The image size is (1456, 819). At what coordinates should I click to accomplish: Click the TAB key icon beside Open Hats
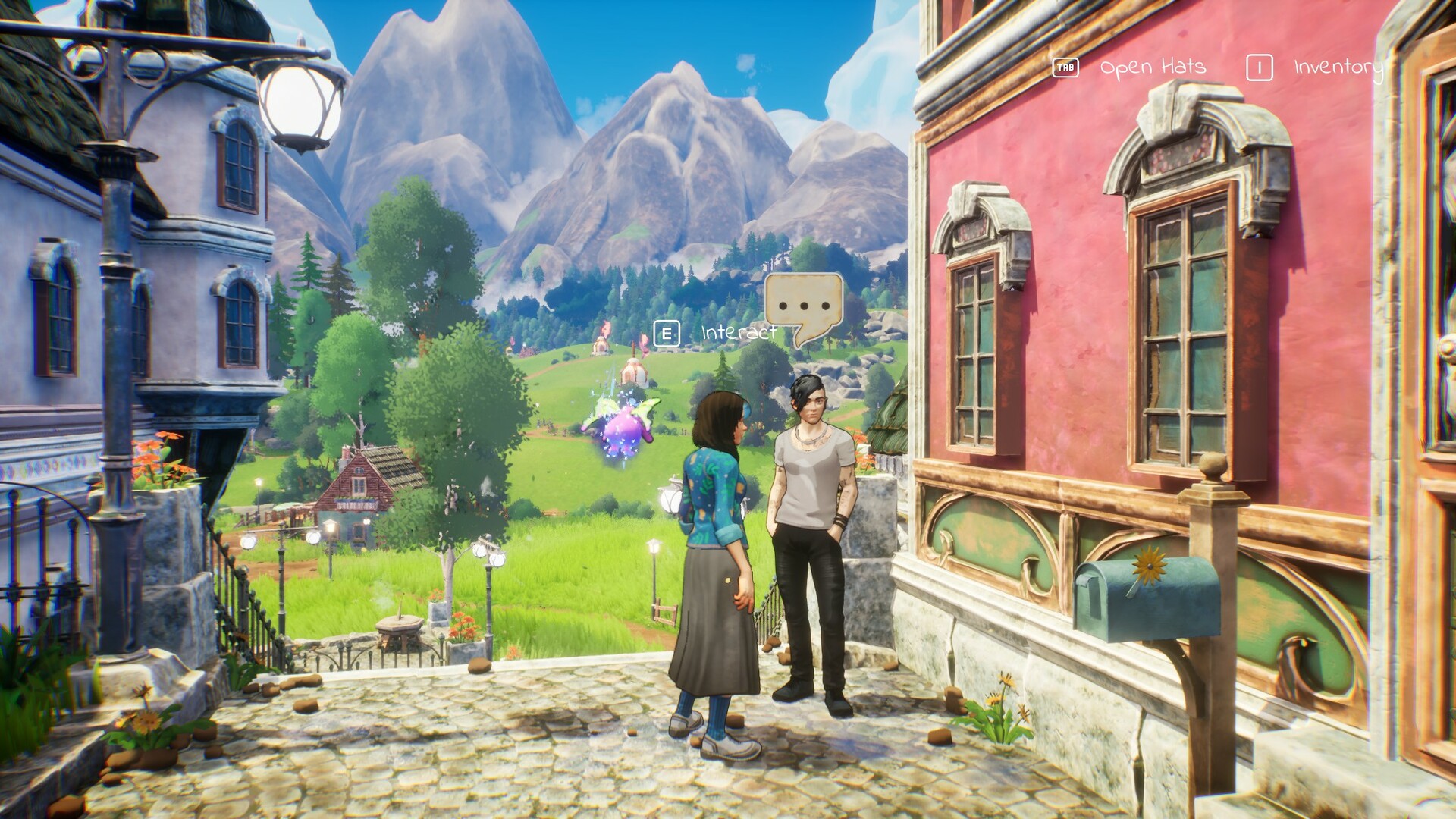coord(1065,67)
